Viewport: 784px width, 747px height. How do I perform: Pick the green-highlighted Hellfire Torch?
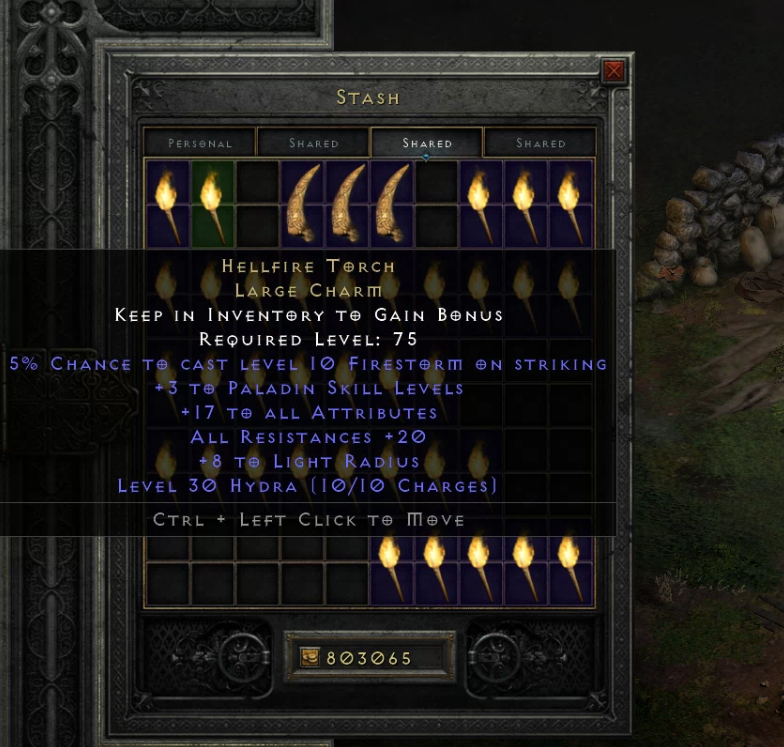pyautogui.click(x=212, y=203)
